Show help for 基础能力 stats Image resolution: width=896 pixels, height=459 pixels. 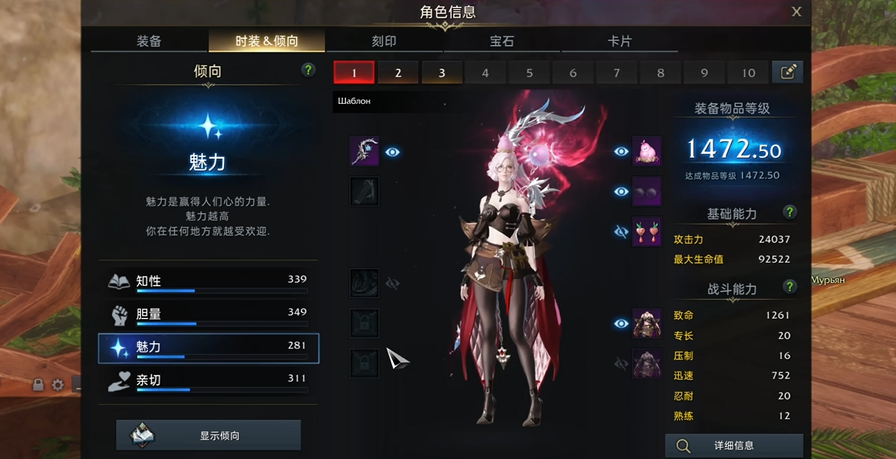click(790, 213)
